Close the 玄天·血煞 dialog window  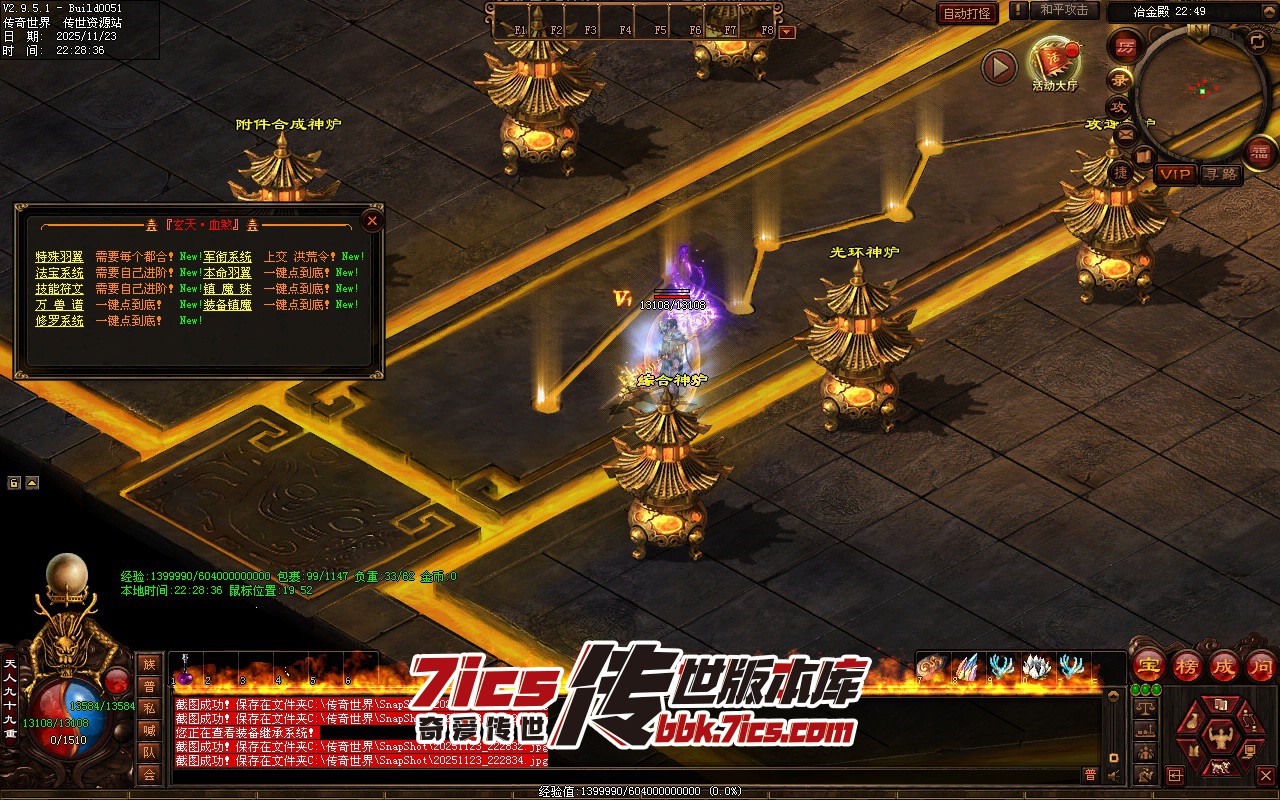[x=372, y=221]
